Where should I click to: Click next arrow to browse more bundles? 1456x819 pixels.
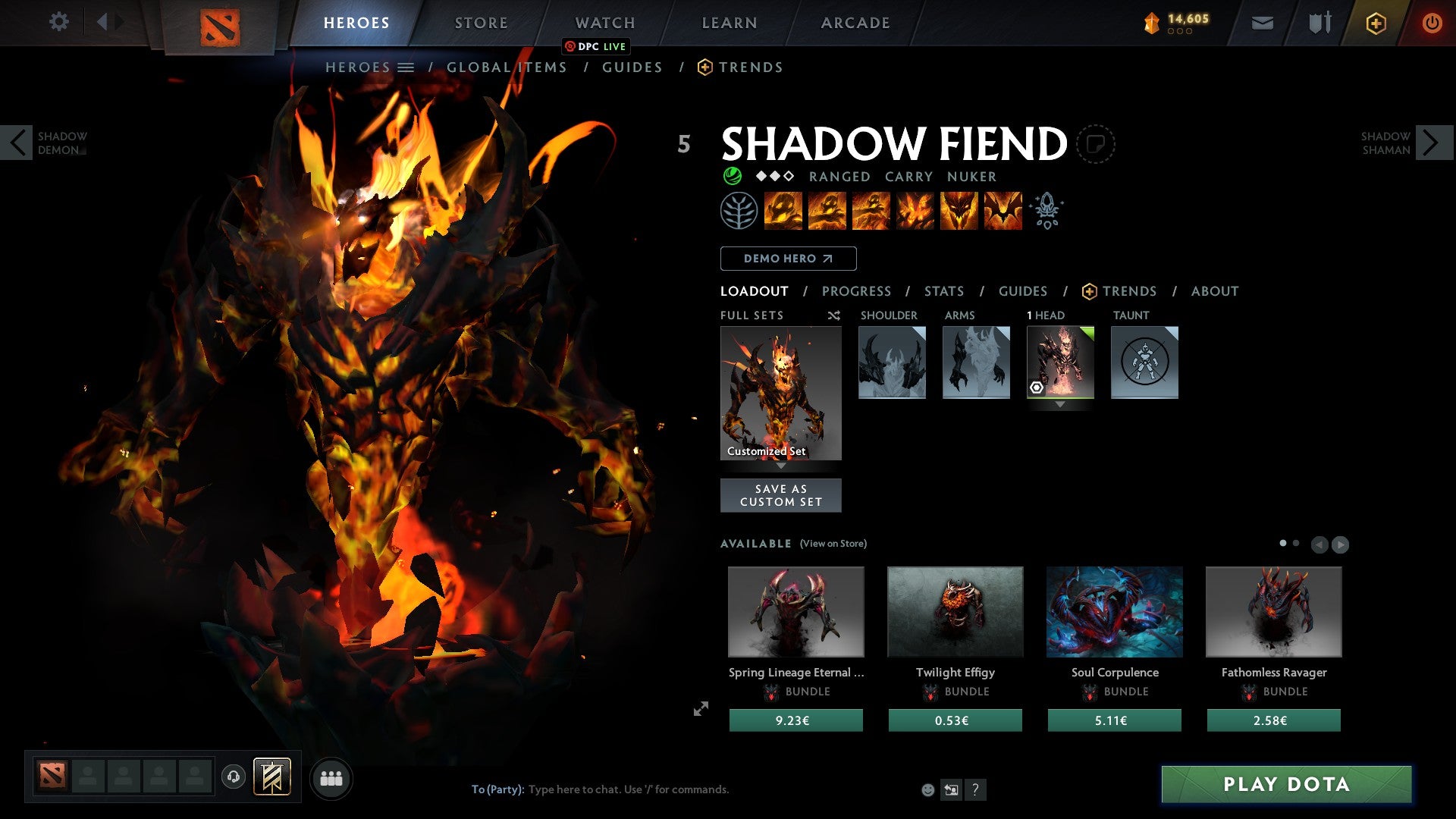tap(1341, 544)
